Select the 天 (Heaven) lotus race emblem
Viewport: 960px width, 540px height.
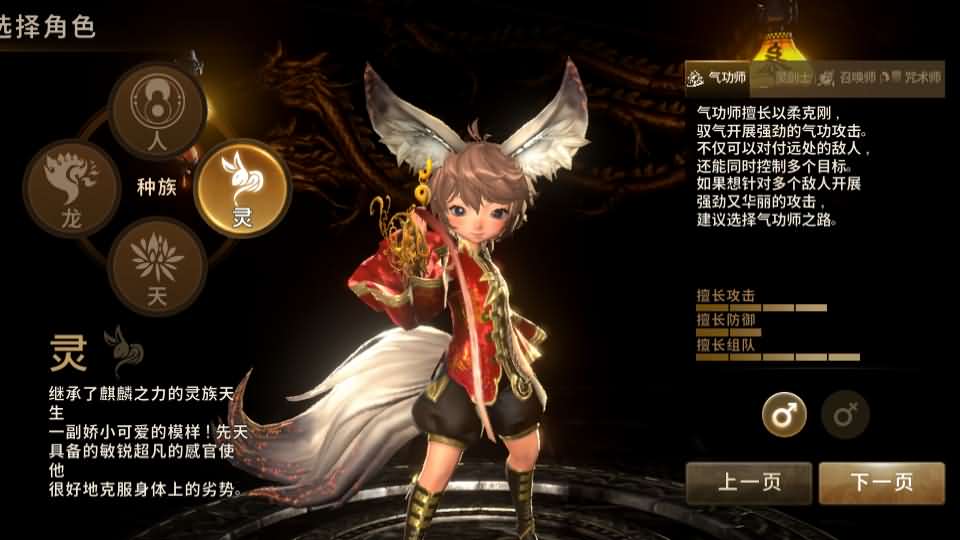tap(157, 265)
